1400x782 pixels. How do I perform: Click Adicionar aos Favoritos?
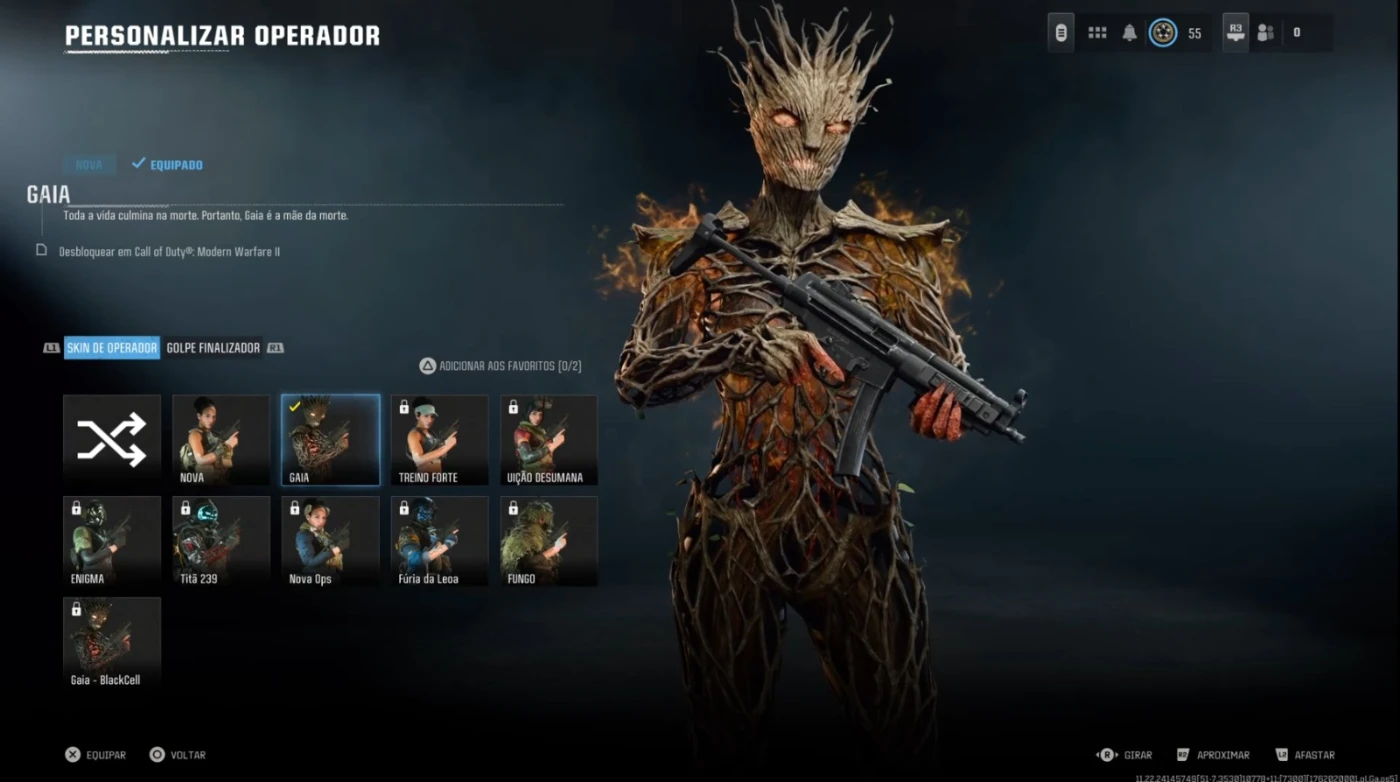click(x=500, y=366)
